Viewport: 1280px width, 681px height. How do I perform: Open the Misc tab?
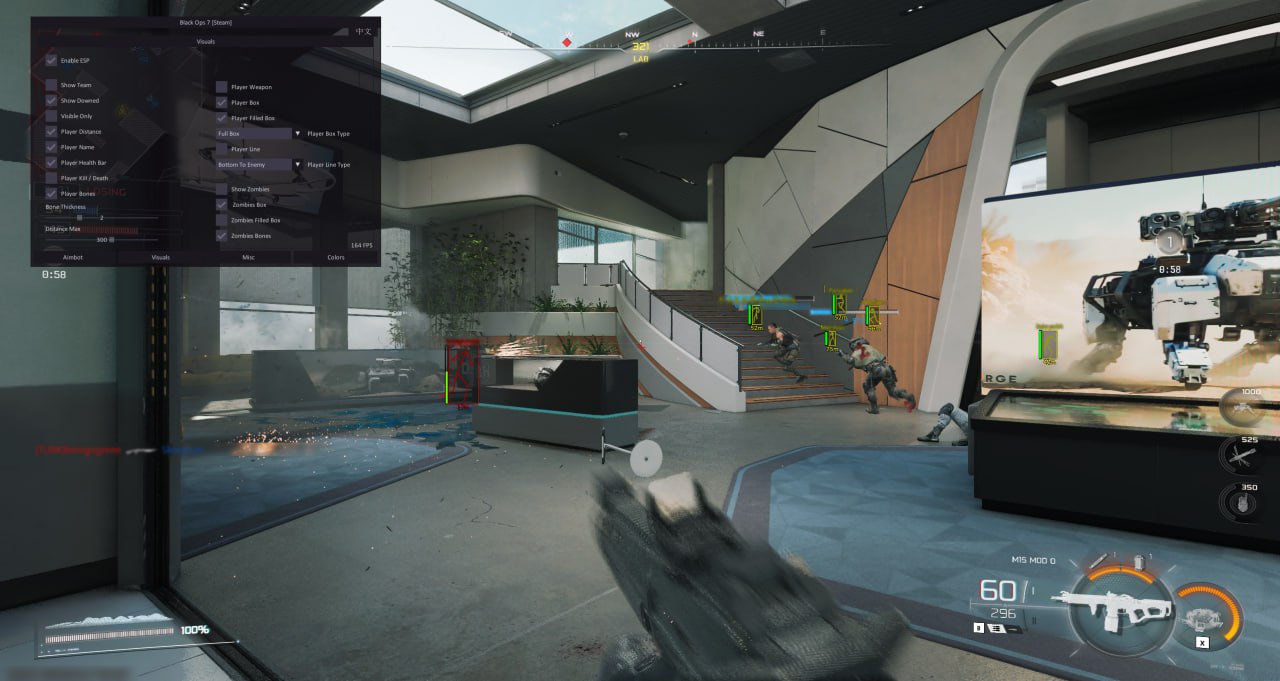pyautogui.click(x=248, y=257)
